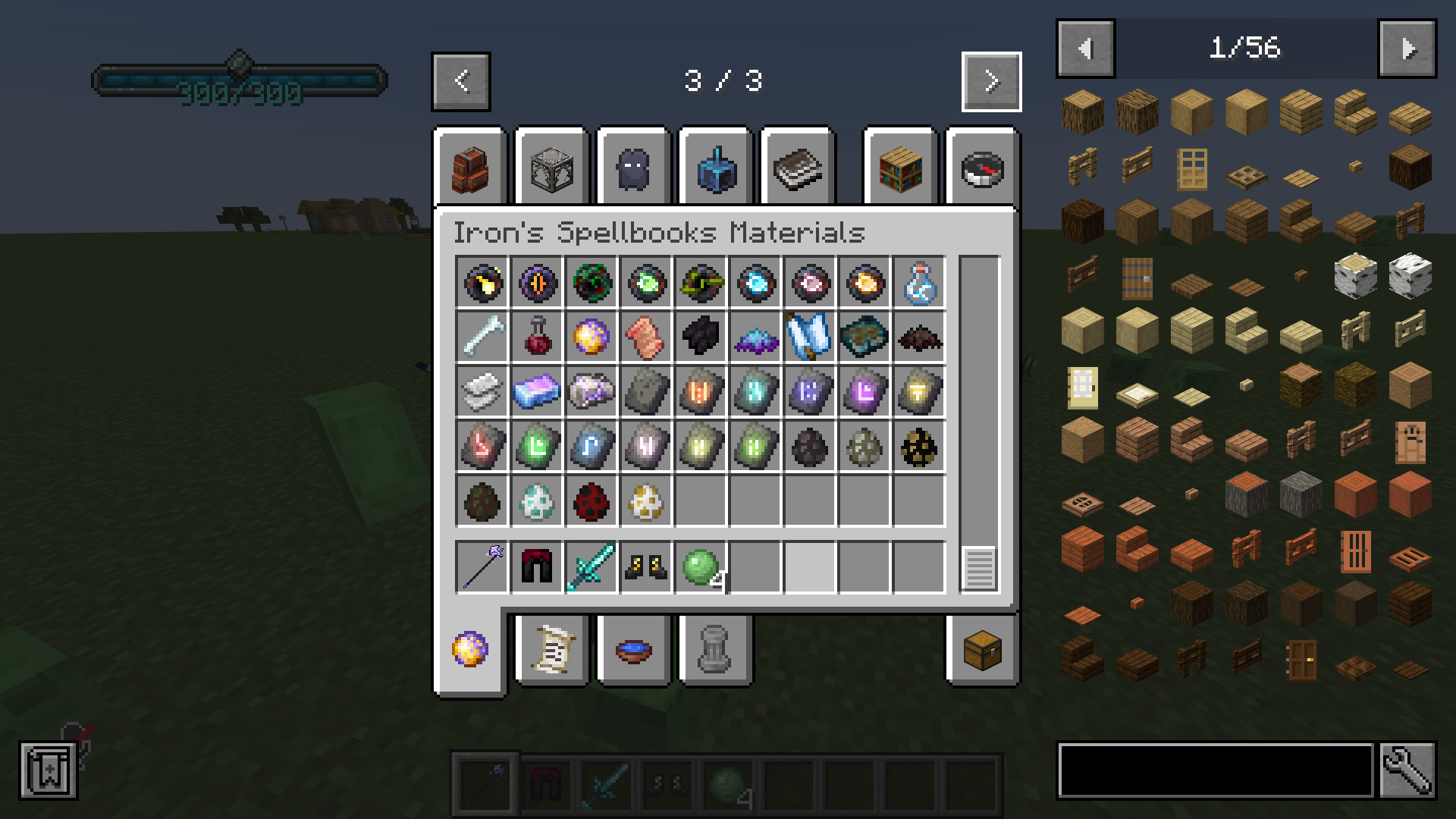This screenshot has width=1456, height=819.
Task: Select the red netherite leggings item
Action: [537, 567]
